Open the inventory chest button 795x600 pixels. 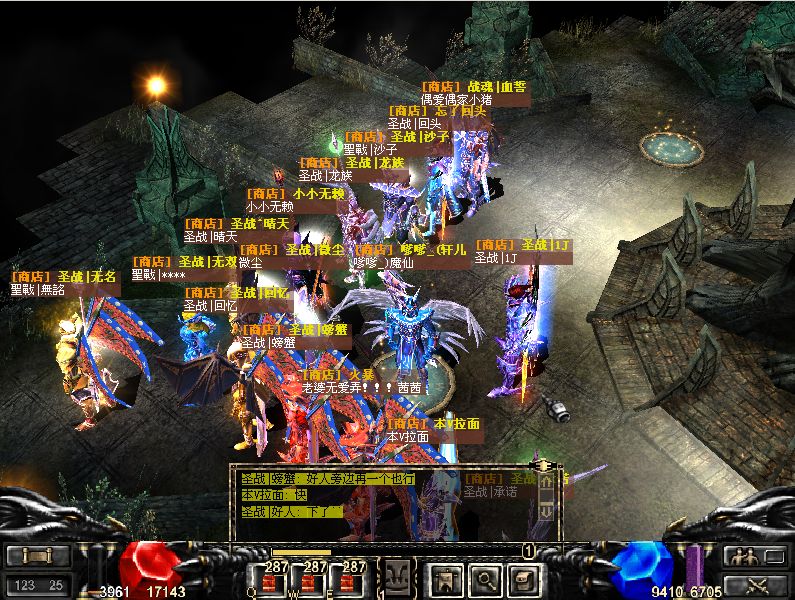[x=523, y=578]
